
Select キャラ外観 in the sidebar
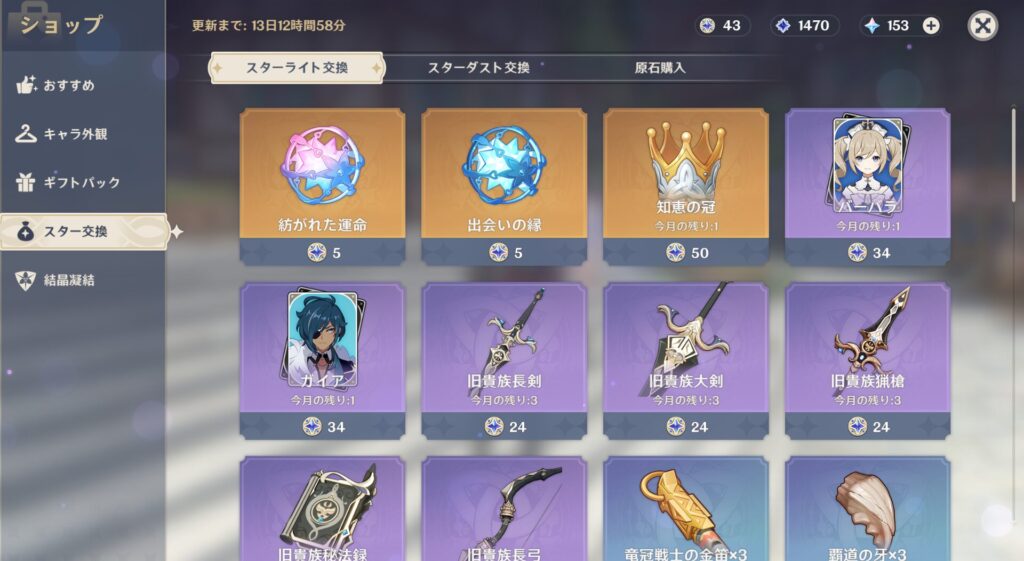(x=75, y=134)
